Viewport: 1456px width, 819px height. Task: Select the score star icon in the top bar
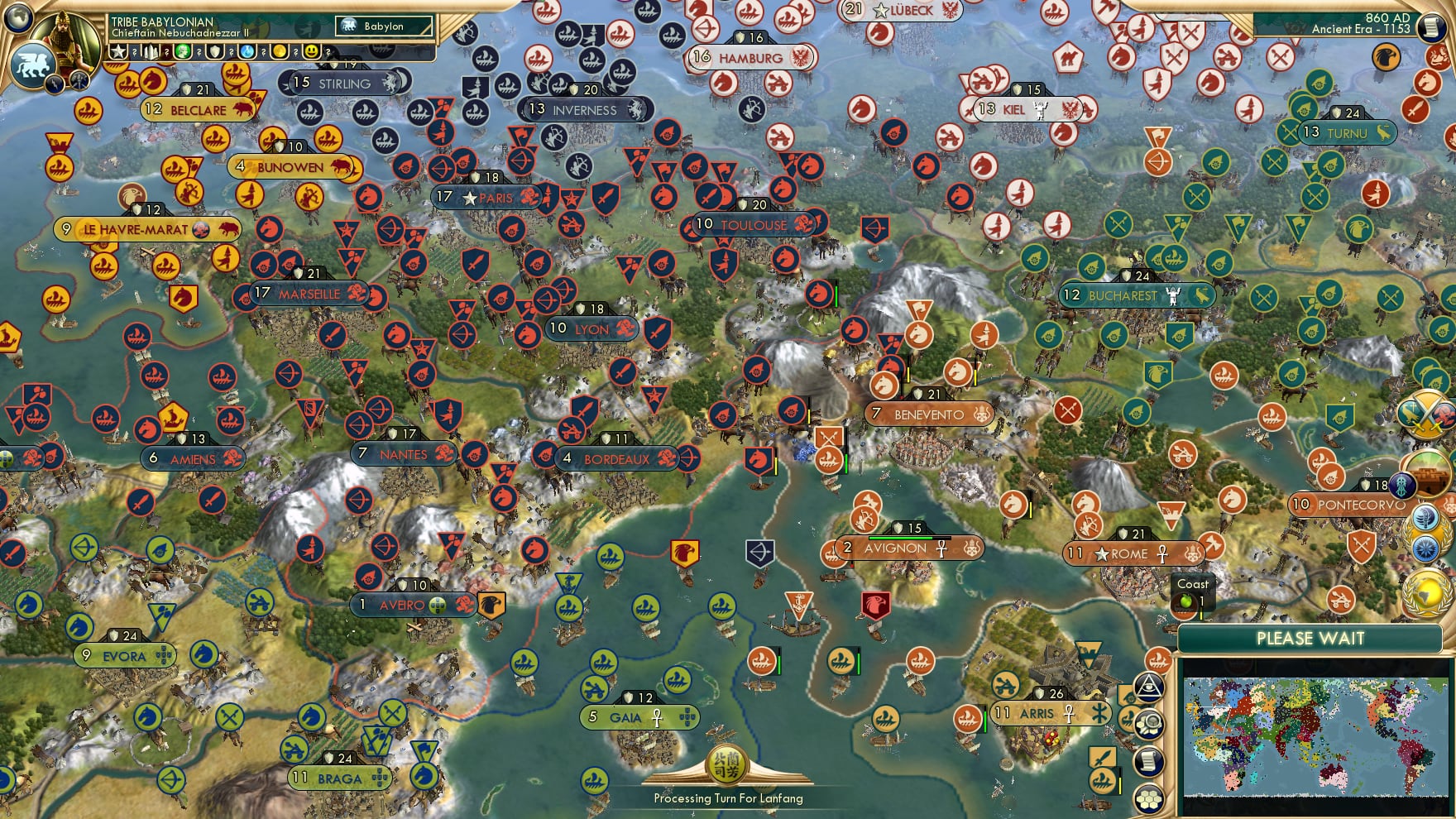(118, 52)
